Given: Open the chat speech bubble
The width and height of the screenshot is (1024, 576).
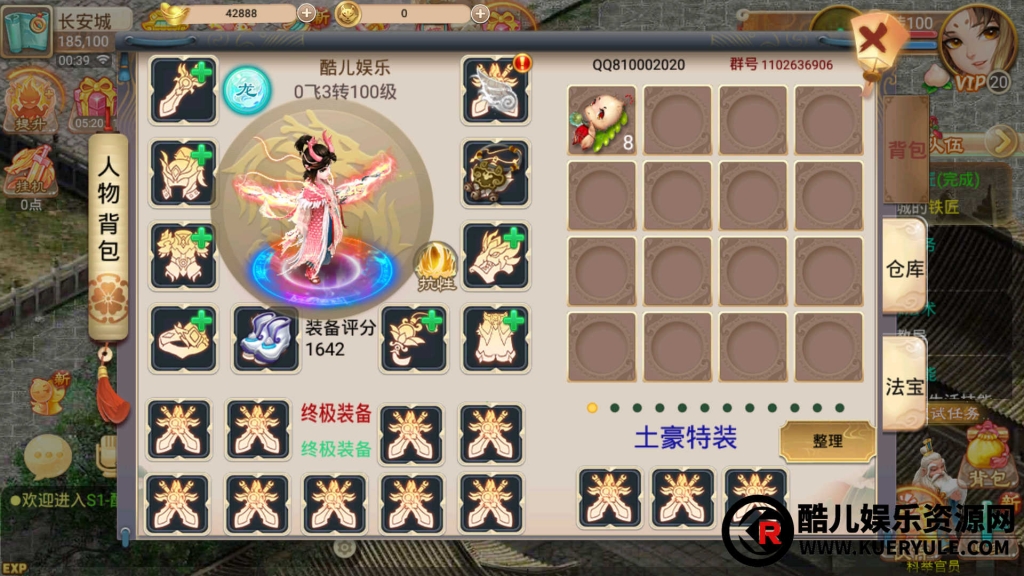Looking at the screenshot, I should pyautogui.click(x=46, y=457).
